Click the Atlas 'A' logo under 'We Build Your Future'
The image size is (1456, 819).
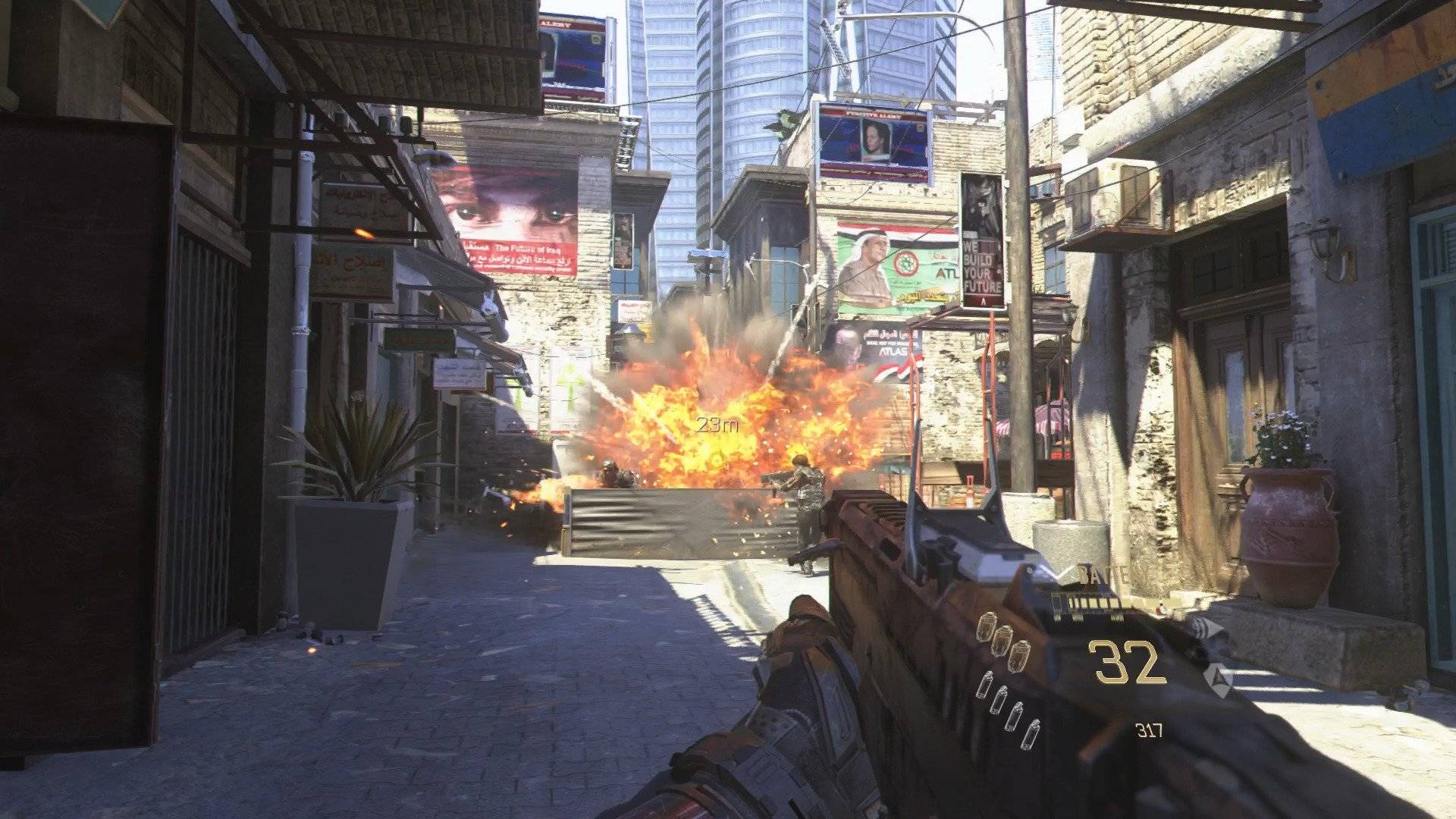(x=984, y=301)
